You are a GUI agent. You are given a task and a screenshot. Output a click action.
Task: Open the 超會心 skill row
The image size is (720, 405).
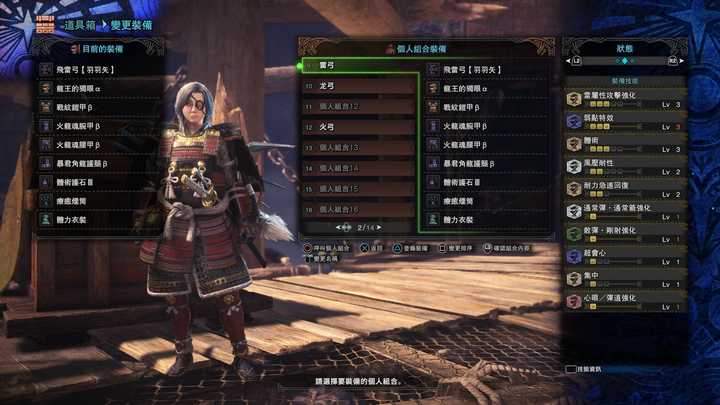click(x=624, y=256)
